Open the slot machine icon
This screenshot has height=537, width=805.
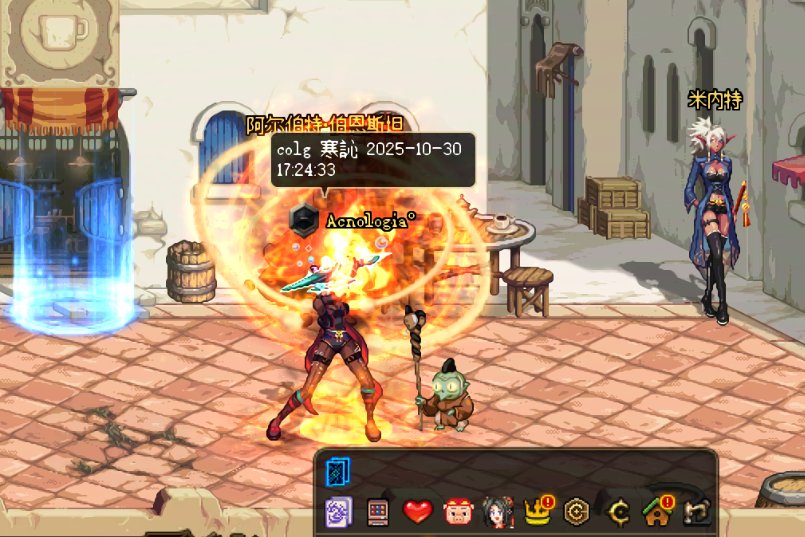(377, 513)
